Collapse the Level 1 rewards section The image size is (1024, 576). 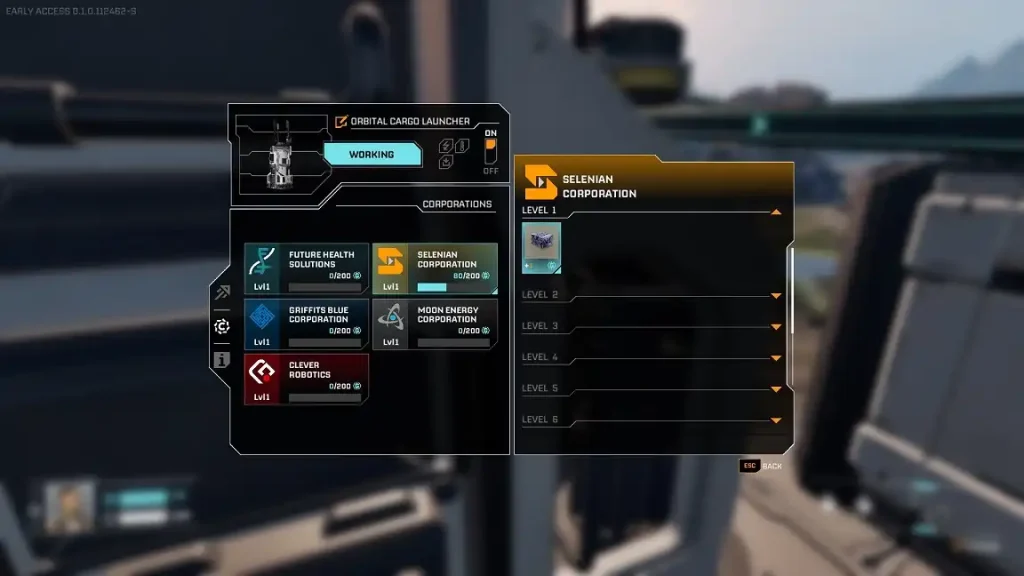coord(776,211)
